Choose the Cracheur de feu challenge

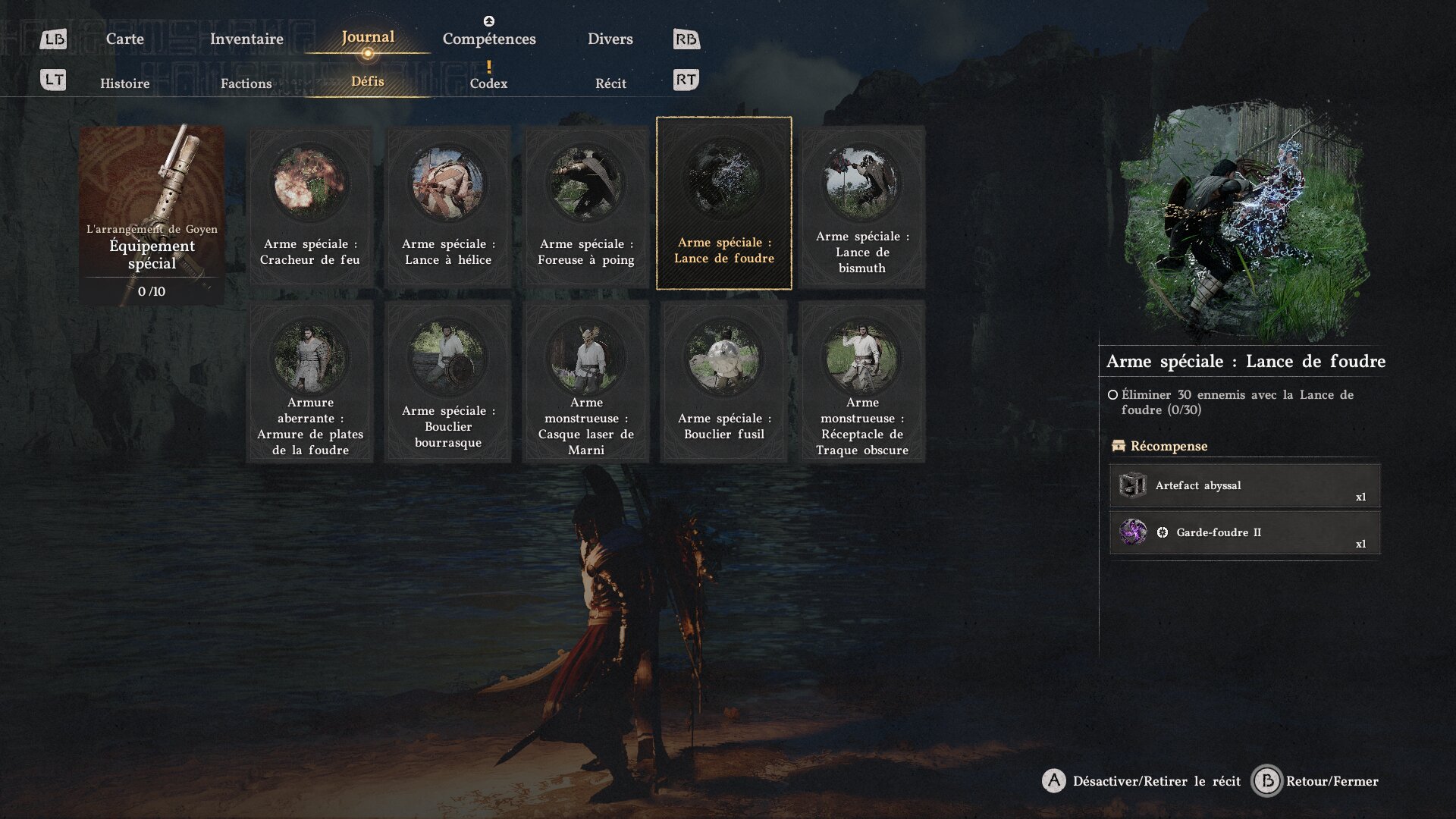click(x=310, y=206)
